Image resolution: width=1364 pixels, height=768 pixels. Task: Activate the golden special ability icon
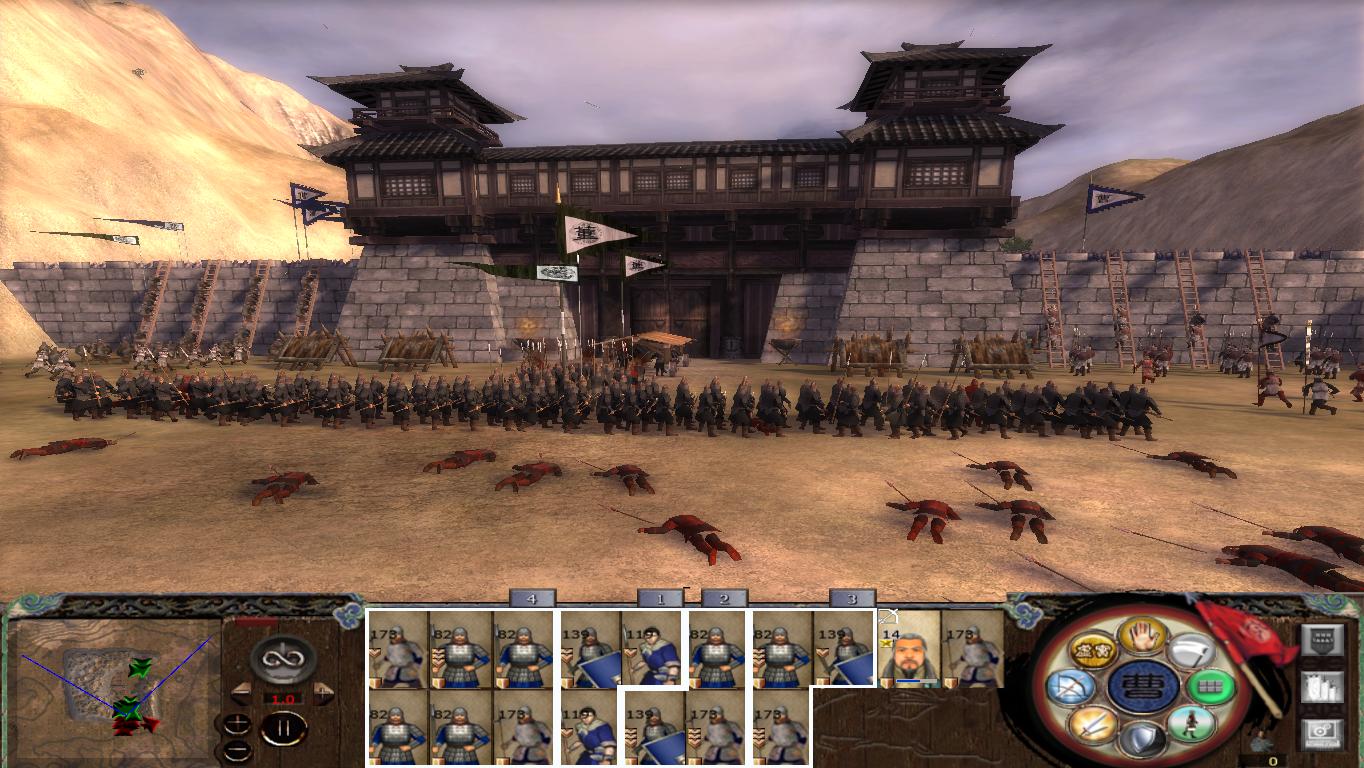[1092, 650]
